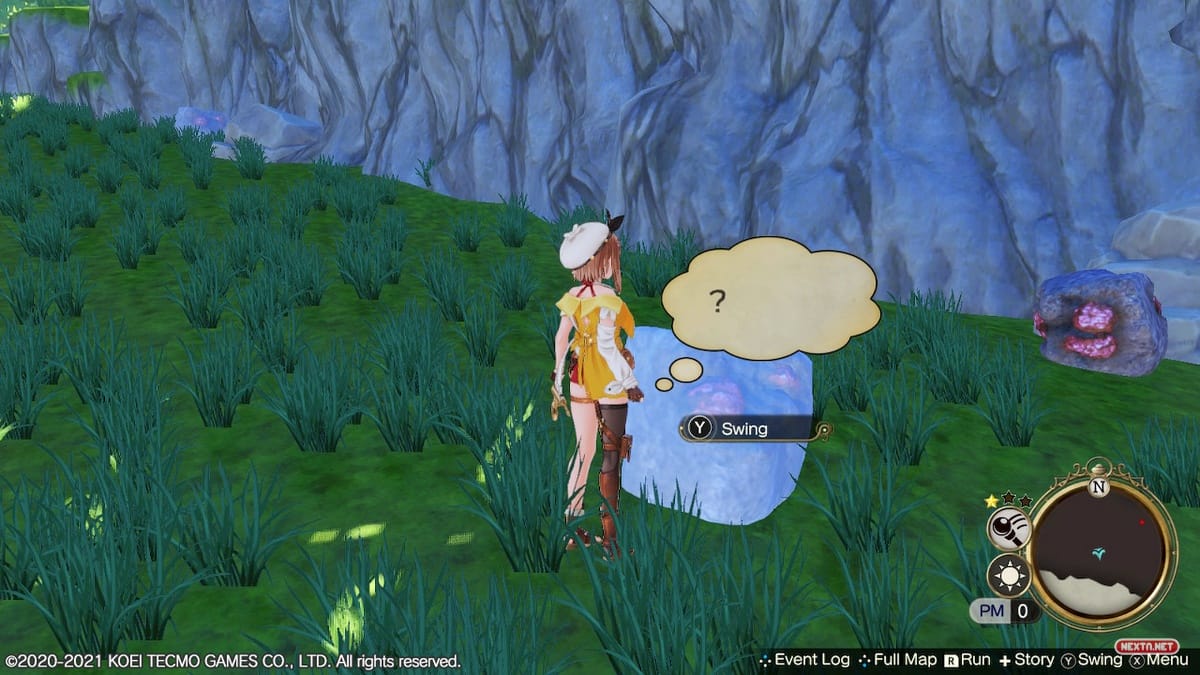Select the staff gathering tool icon
The height and width of the screenshot is (675, 1200).
tap(1008, 529)
